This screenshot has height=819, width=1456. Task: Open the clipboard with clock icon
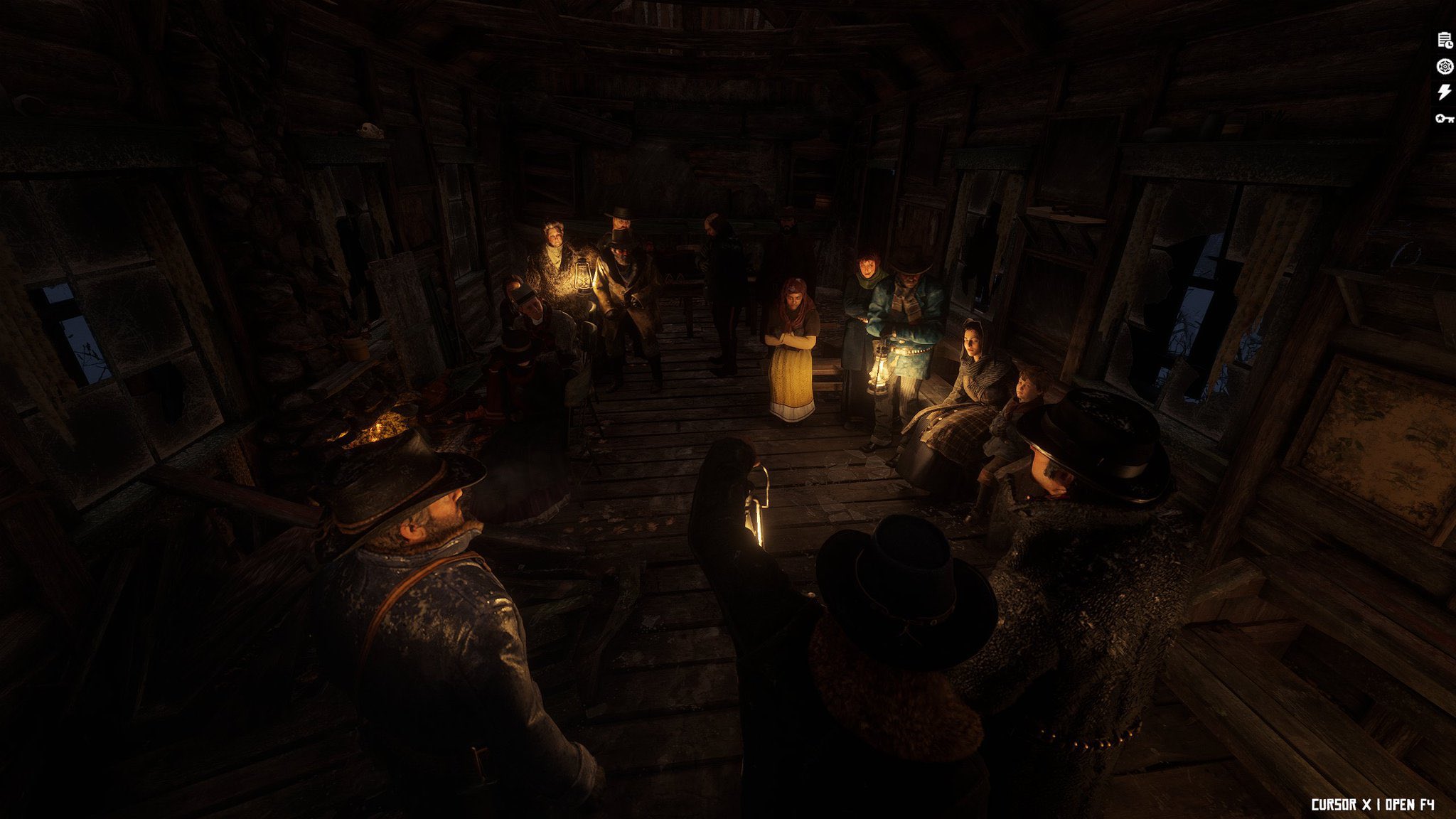(x=1445, y=41)
